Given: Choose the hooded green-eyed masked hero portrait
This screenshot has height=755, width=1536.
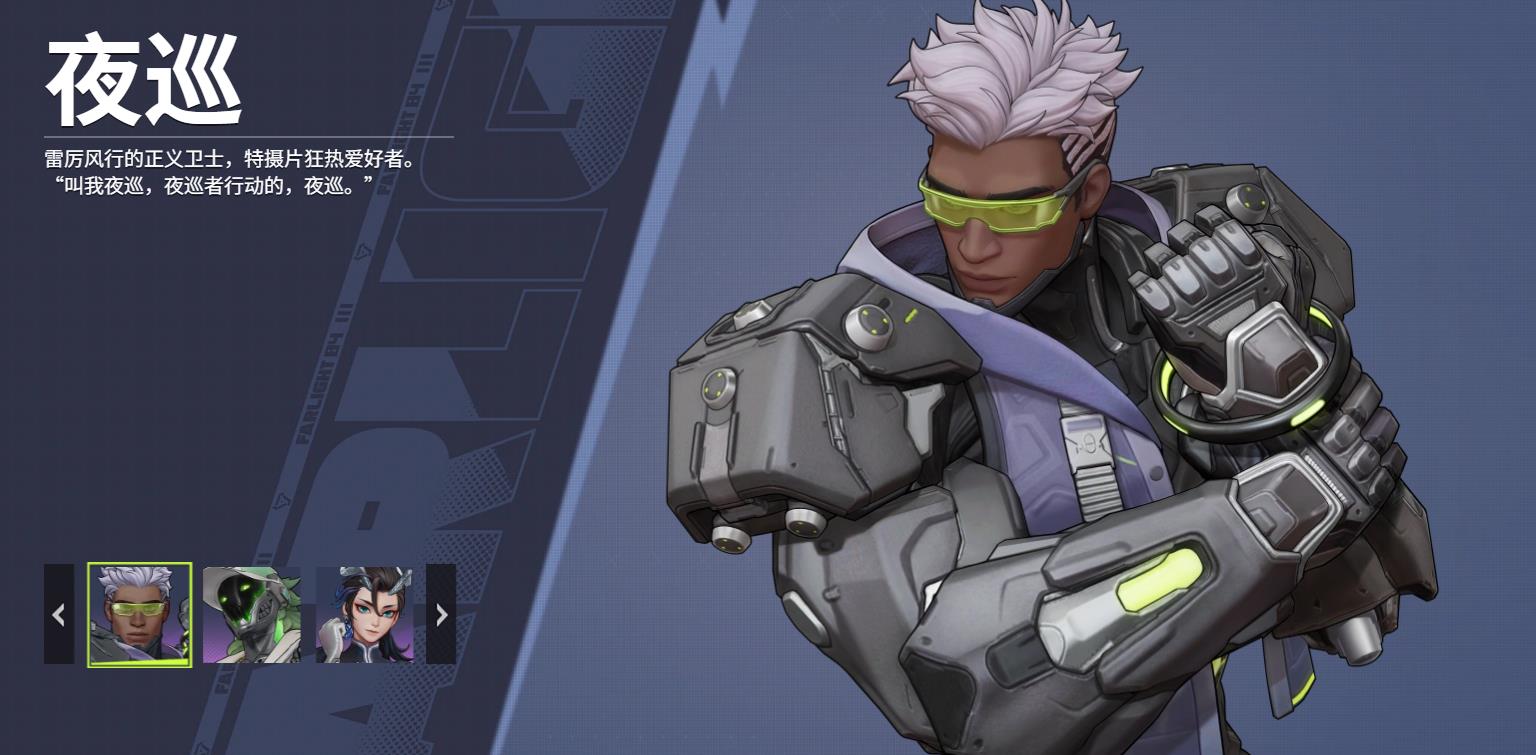Looking at the screenshot, I should pyautogui.click(x=252, y=614).
